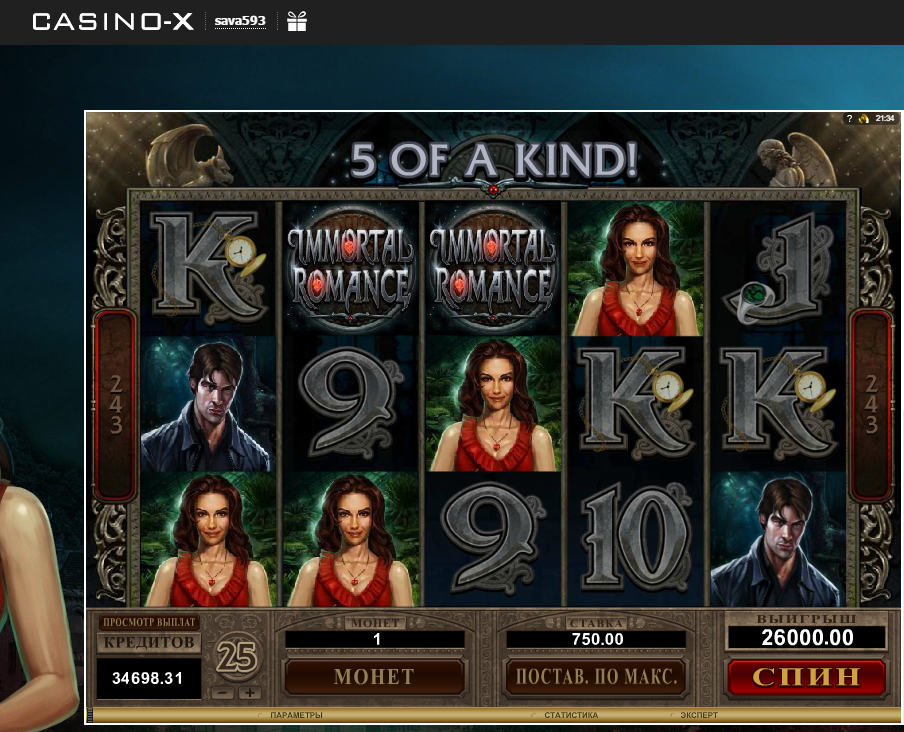Decrease coin size with the minus button

click(225, 693)
